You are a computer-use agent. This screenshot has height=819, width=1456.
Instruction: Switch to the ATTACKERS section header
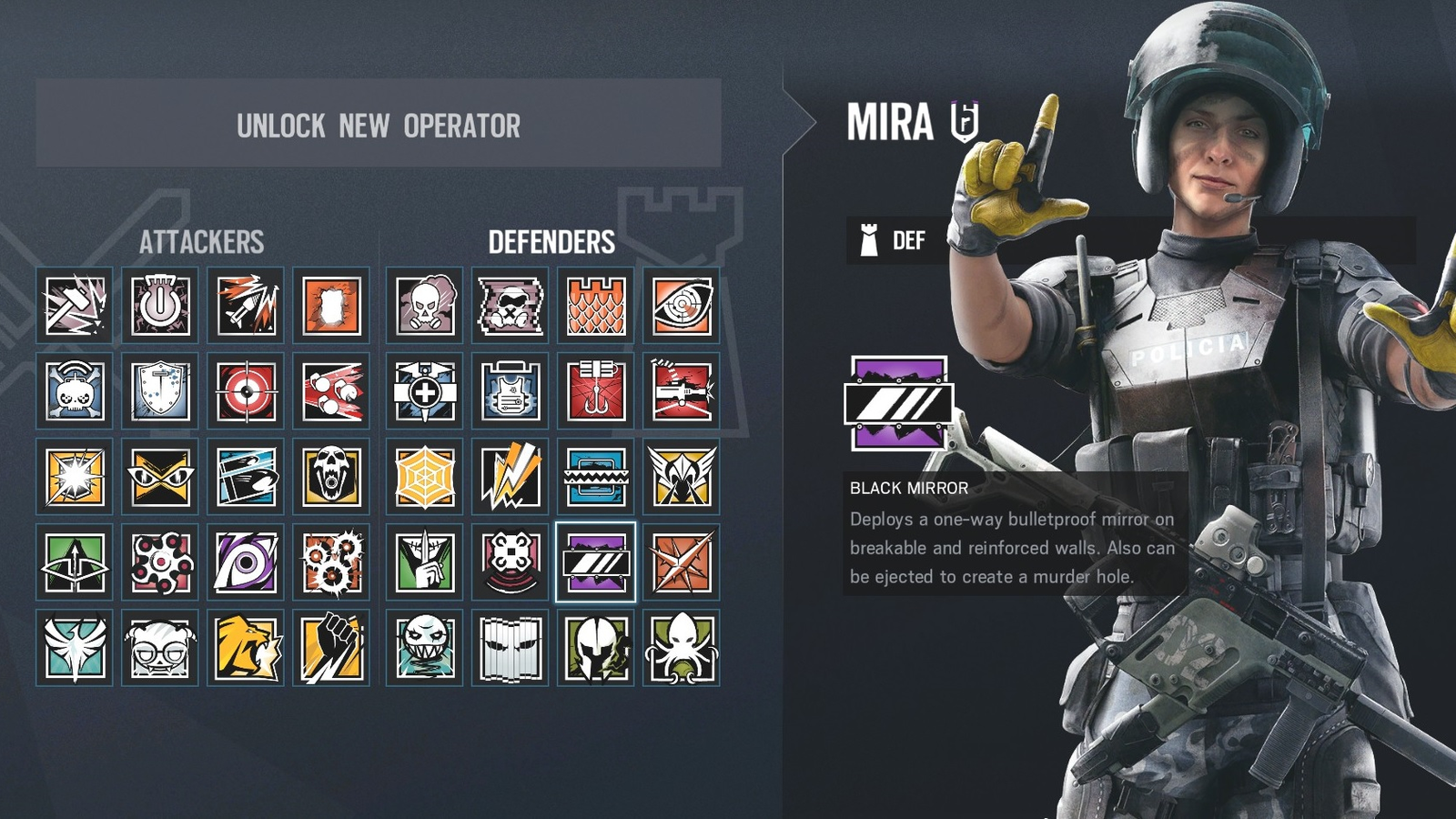coord(202,243)
